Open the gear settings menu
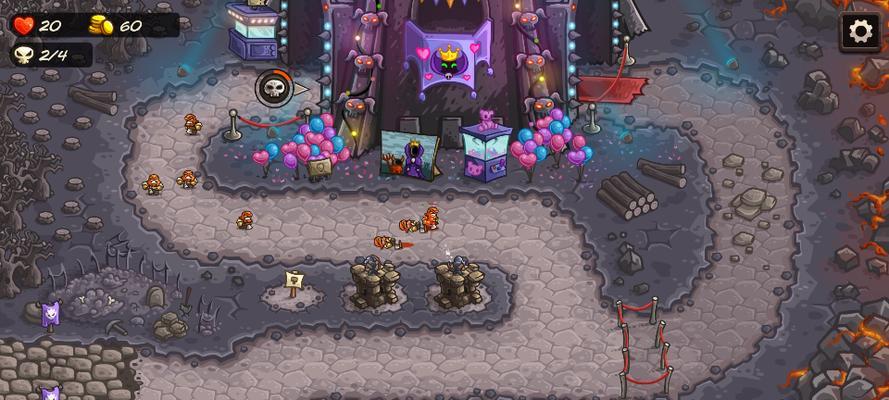The width and height of the screenshot is (889, 400). (860, 31)
